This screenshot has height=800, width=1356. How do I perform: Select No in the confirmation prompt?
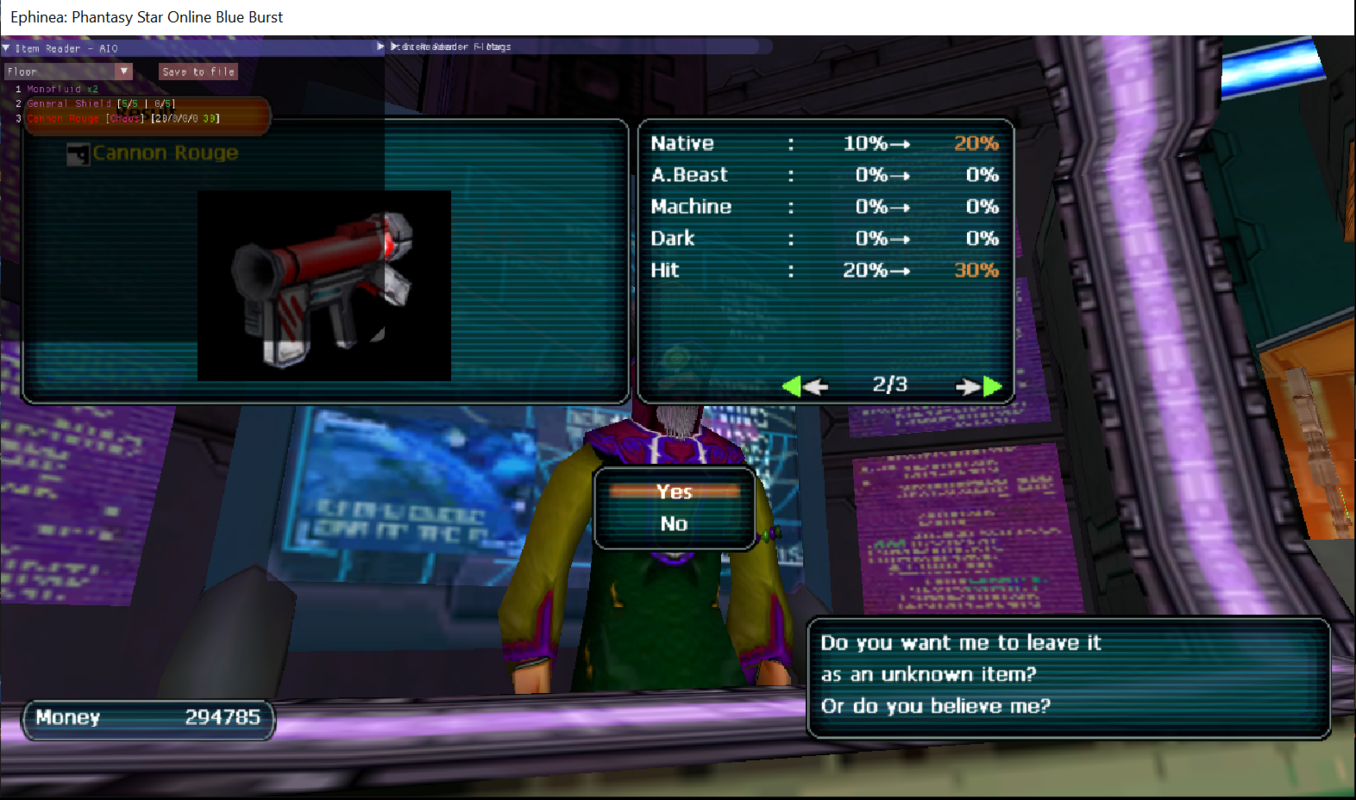[x=674, y=523]
